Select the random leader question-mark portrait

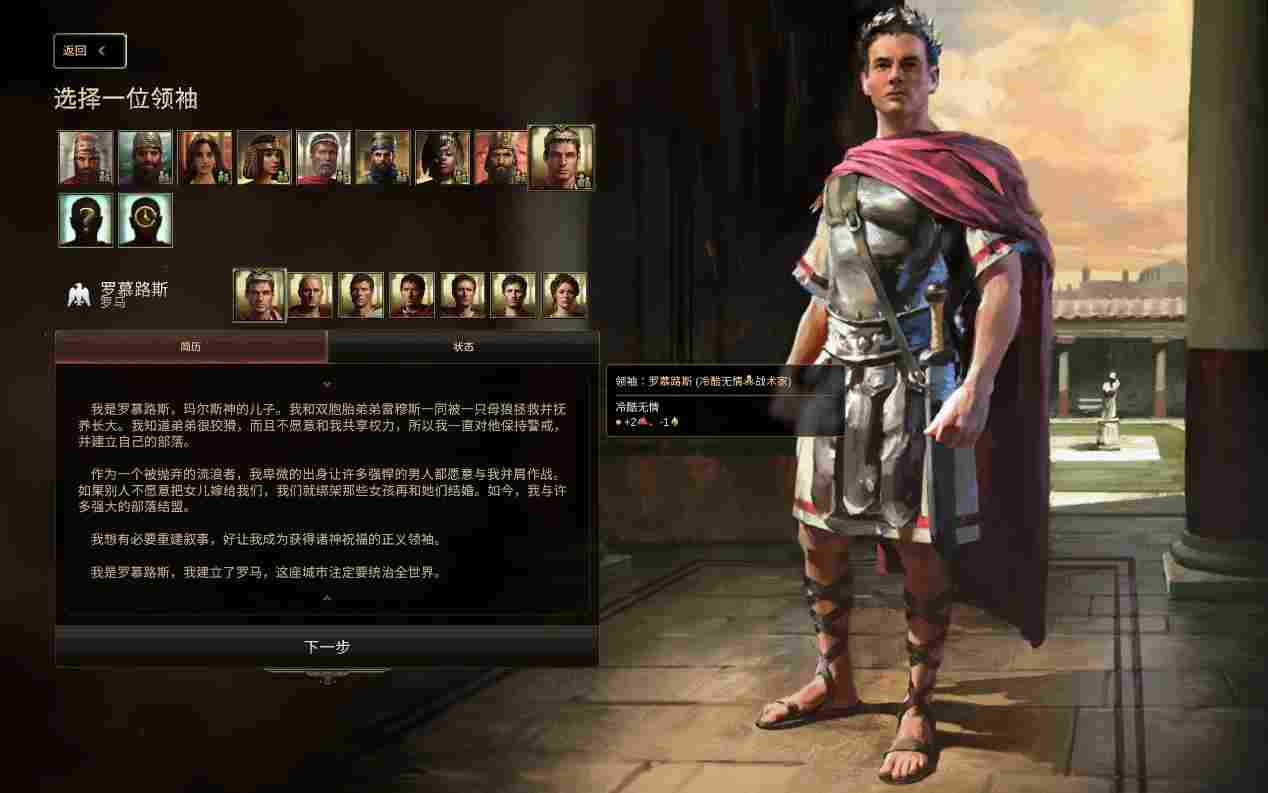(85, 220)
